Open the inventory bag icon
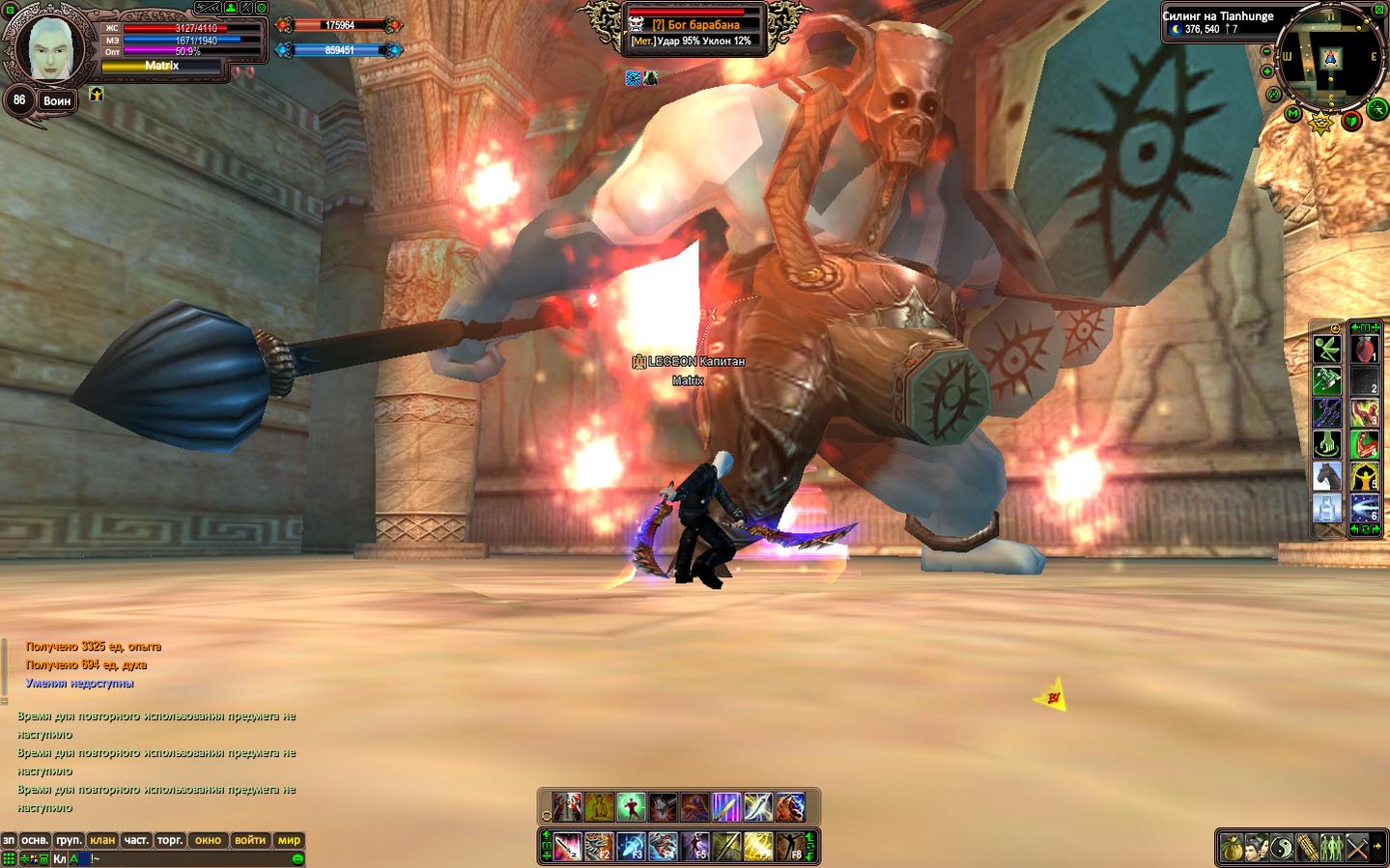Viewport: 1390px width, 868px height. [1230, 848]
